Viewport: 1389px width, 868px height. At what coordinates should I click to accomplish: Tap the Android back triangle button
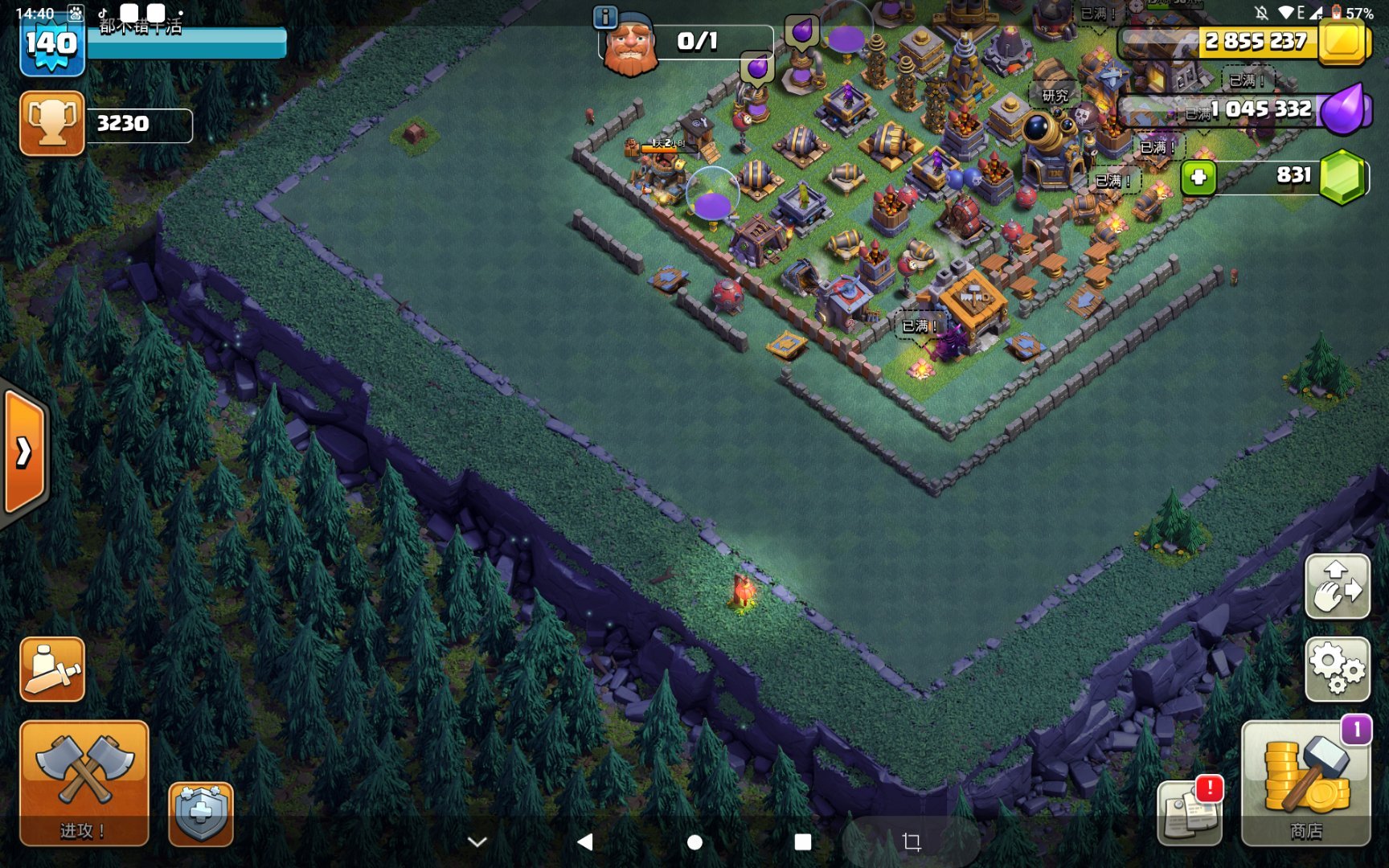pos(585,841)
